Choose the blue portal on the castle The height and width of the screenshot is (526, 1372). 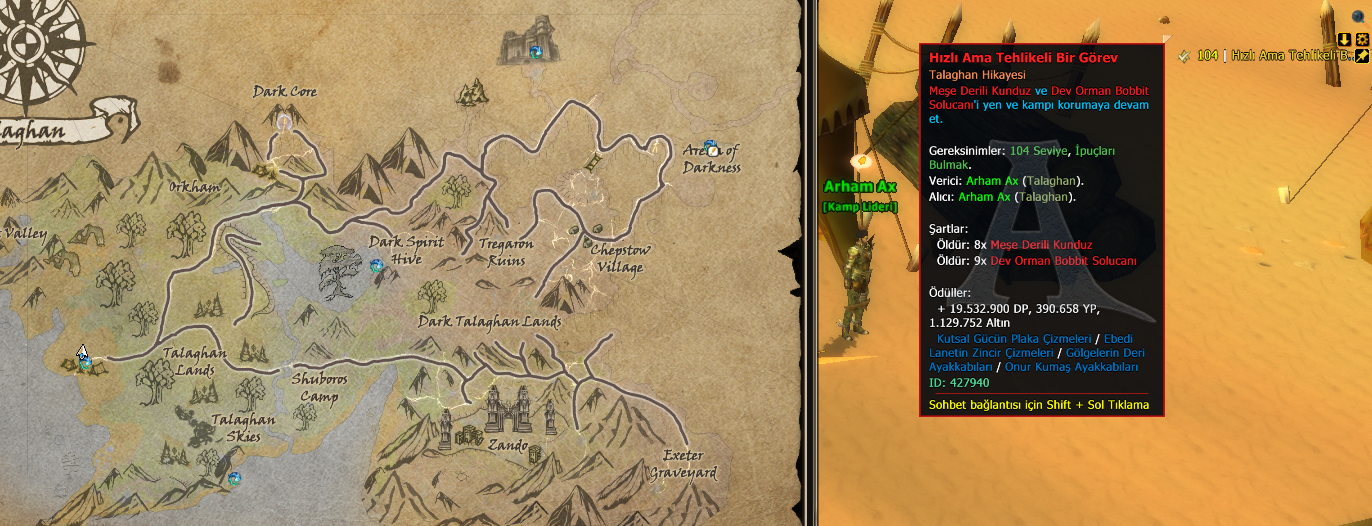536,52
